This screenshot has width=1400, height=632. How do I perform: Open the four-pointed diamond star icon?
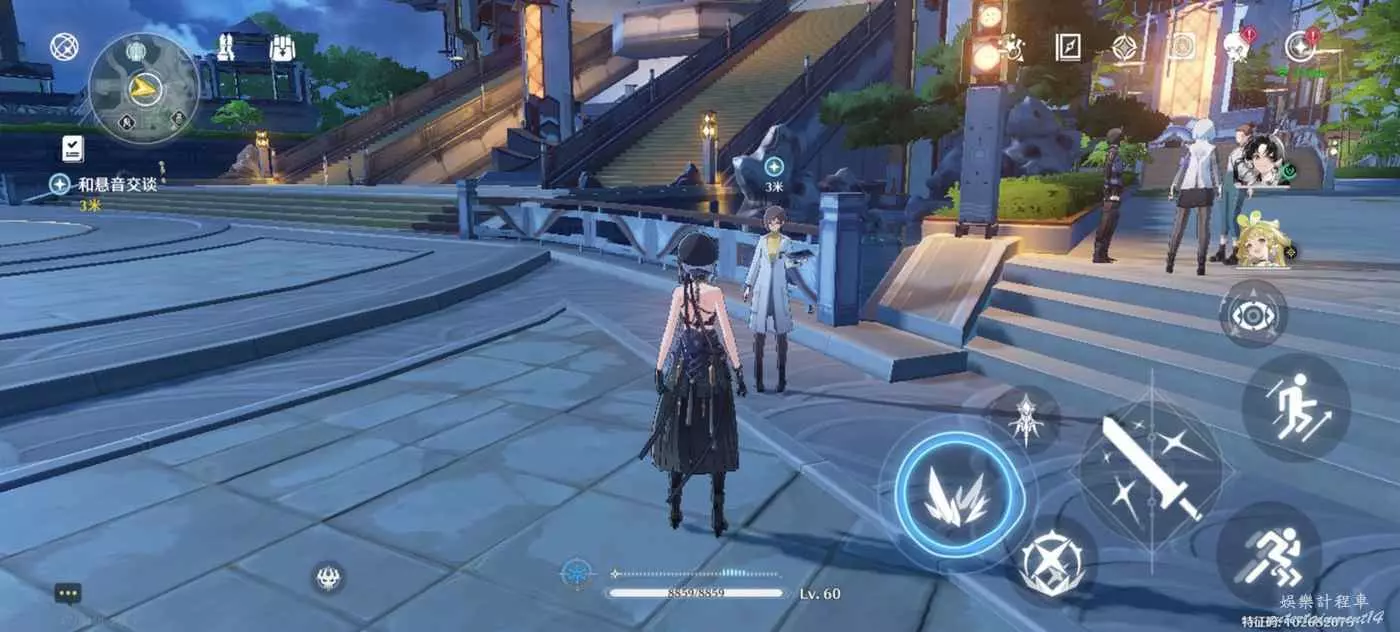pos(1125,46)
